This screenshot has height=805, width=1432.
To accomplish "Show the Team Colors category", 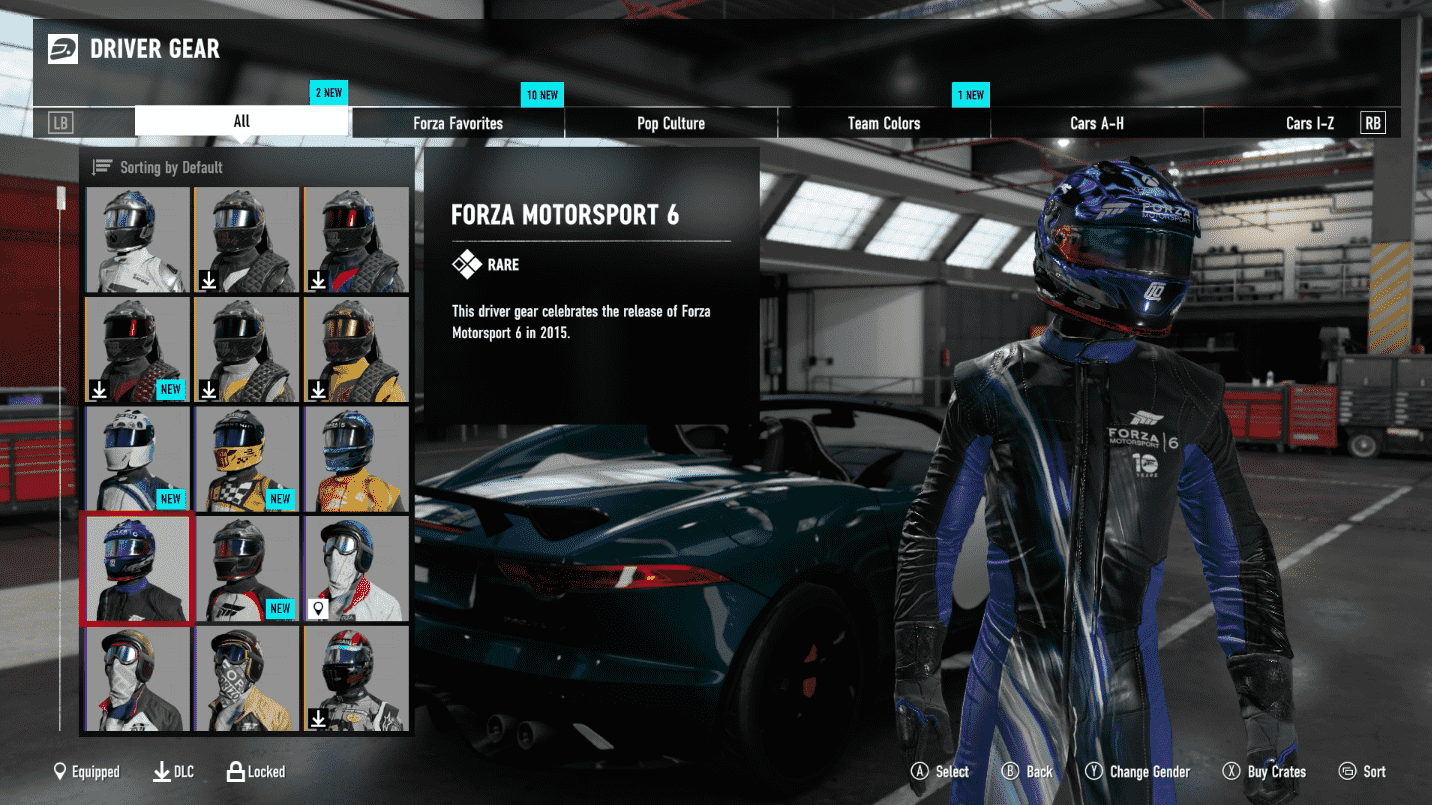I will click(x=884, y=123).
